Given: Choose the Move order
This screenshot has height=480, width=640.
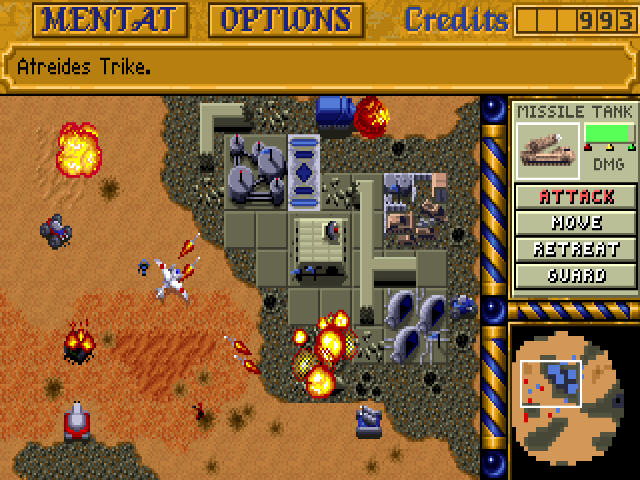Looking at the screenshot, I should tap(576, 222).
